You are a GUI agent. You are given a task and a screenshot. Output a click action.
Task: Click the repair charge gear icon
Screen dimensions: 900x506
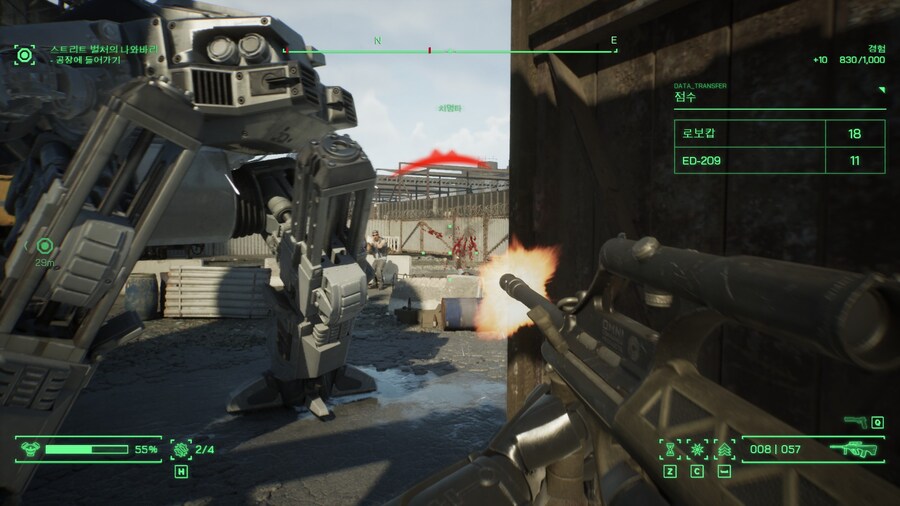[x=181, y=449]
